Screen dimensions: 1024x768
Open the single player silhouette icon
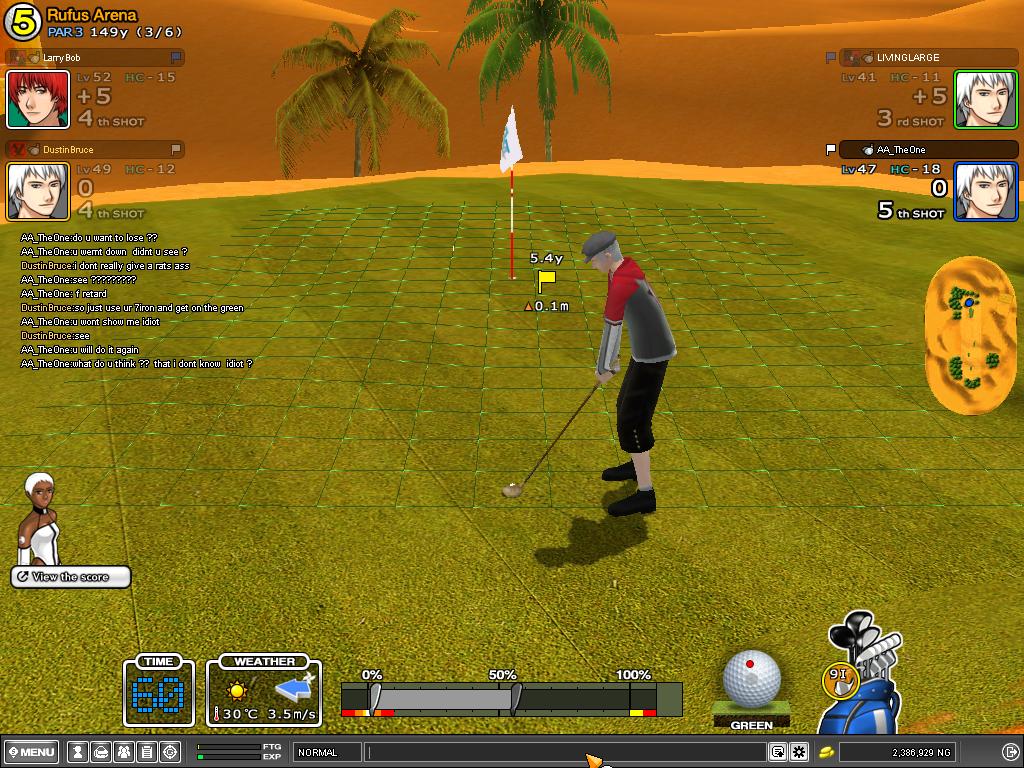click(77, 752)
